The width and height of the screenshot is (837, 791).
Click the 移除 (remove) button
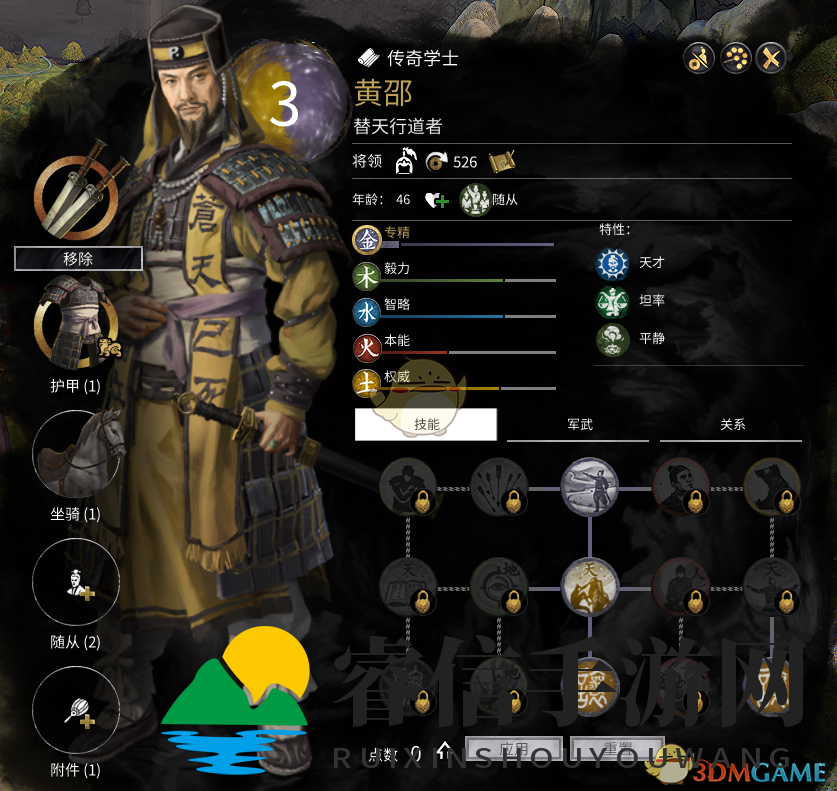coord(78,259)
